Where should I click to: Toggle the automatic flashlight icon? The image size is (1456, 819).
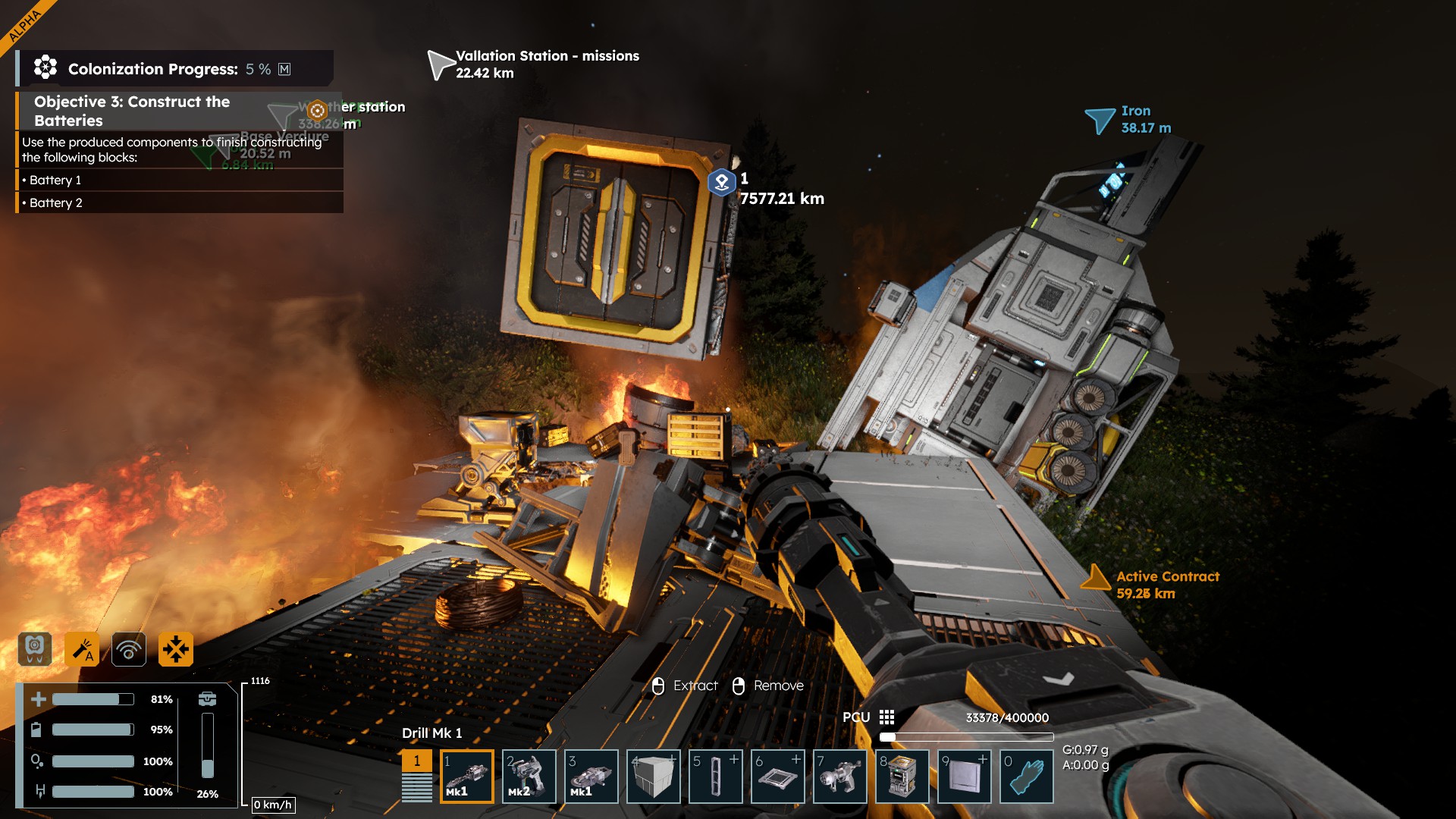[82, 649]
